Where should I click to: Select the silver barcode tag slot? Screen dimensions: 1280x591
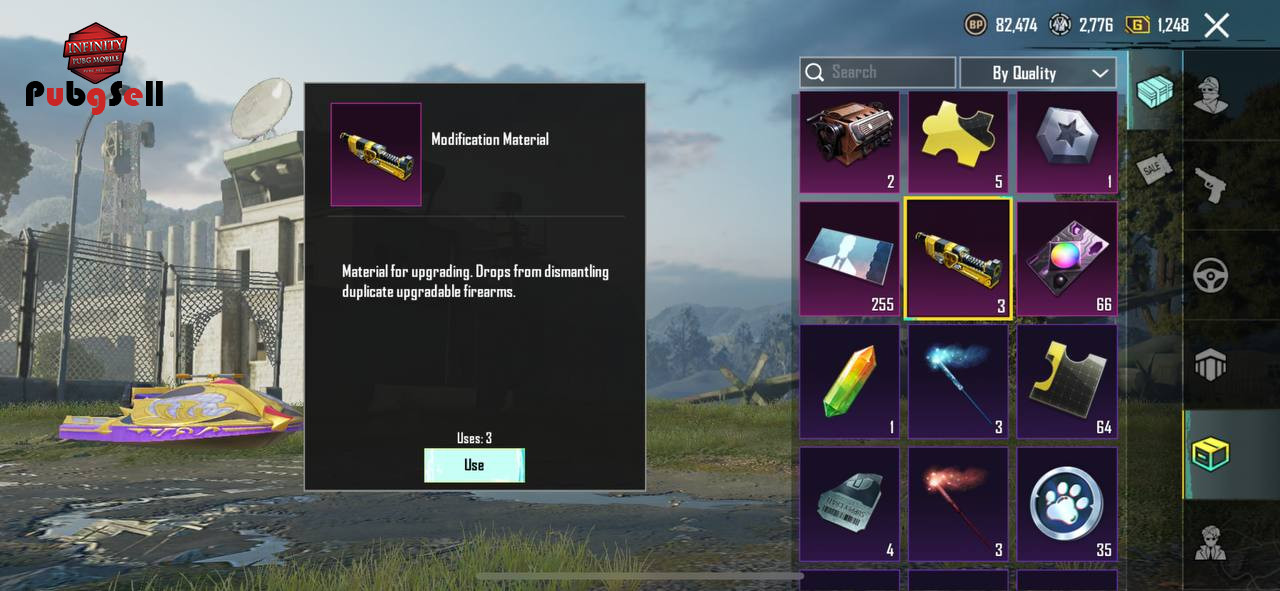[849, 503]
